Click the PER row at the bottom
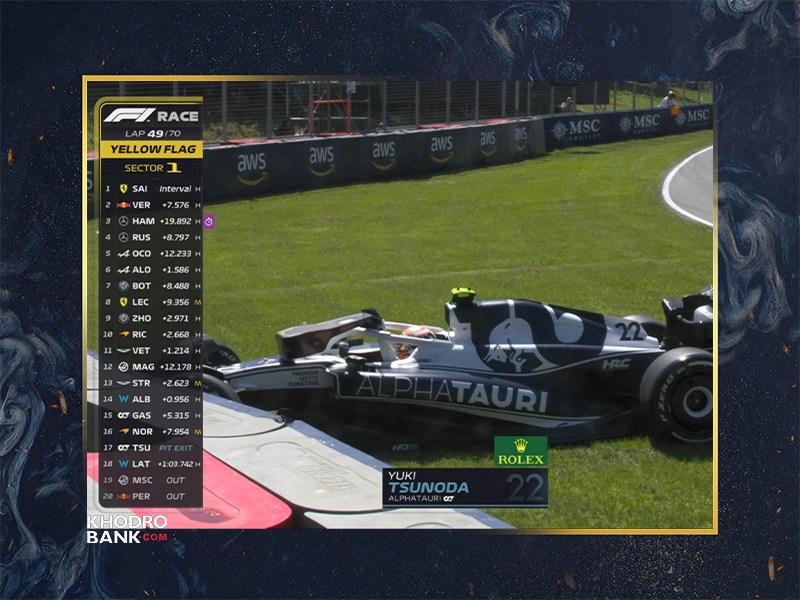 tap(152, 496)
